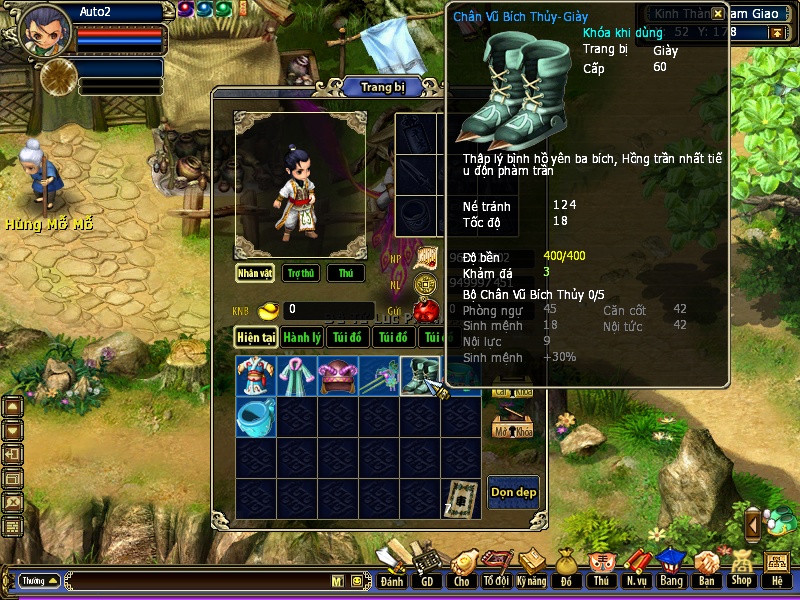This screenshot has width=800, height=600.
Task: Choose the Nhân vật view
Action: point(255,273)
